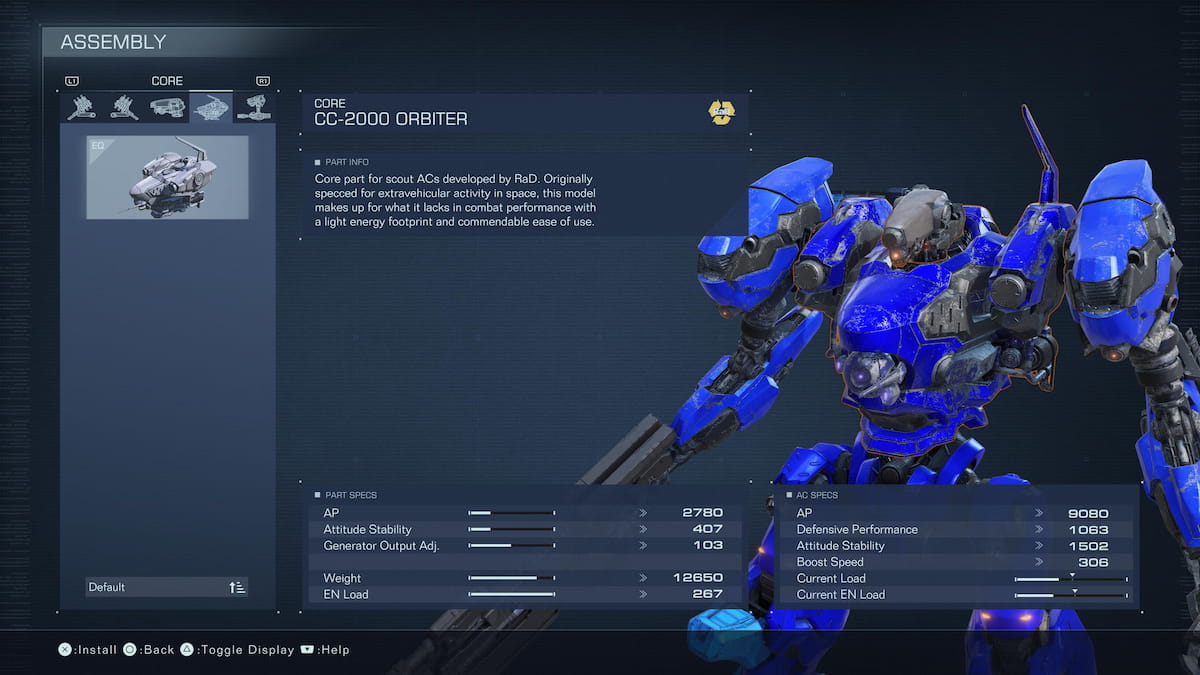This screenshot has width=1200, height=675.
Task: Select the equipped CC-2000 Orbiter core thumbnail
Action: pyautogui.click(x=167, y=177)
